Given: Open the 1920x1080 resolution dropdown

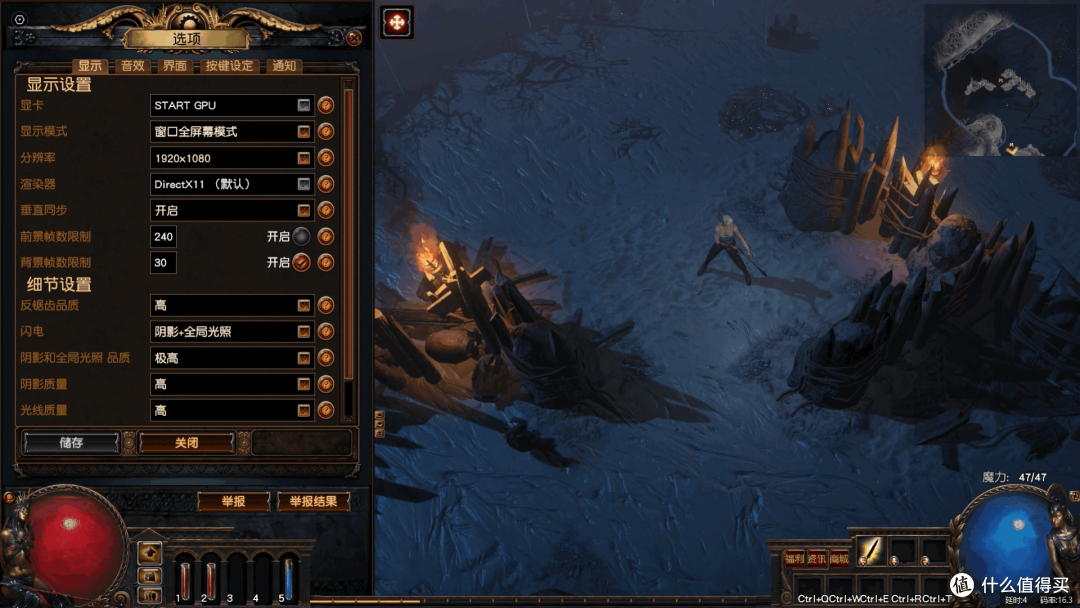Looking at the screenshot, I should 304,158.
